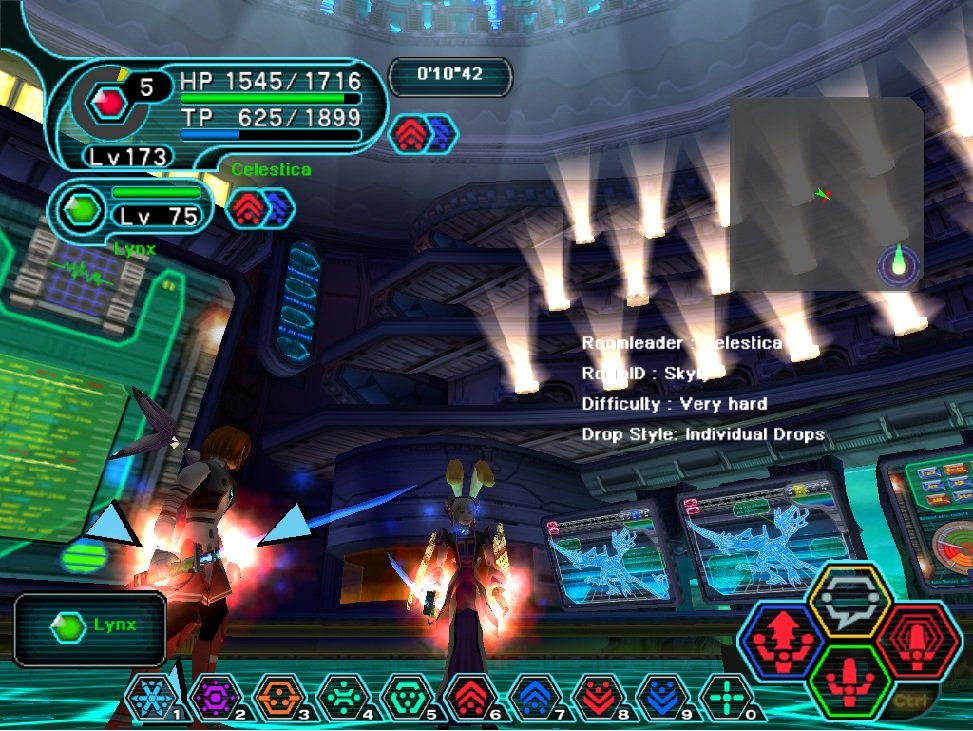Cast the green cross healing technique

point(727,697)
